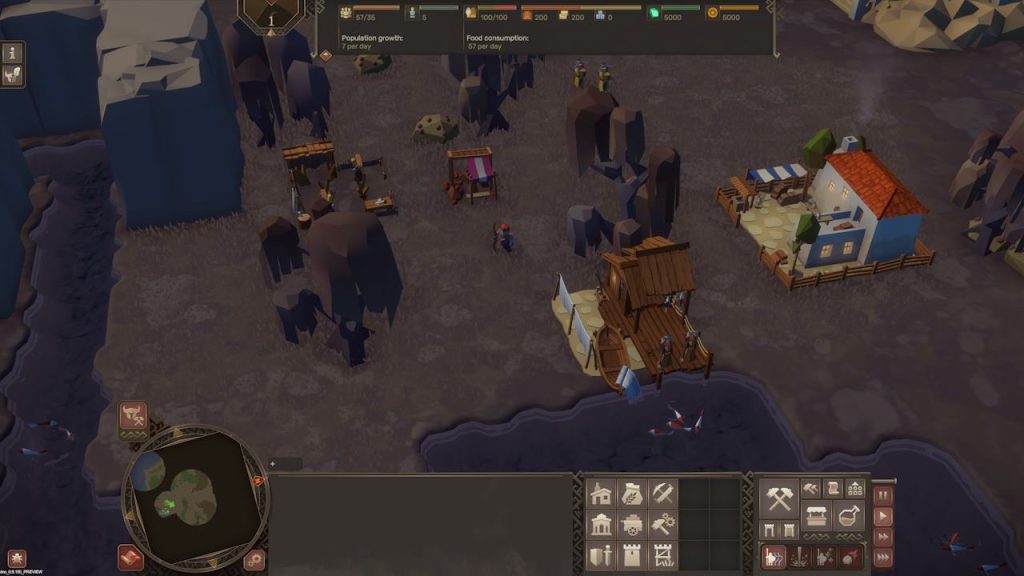Open the potion flask research panel

tap(850, 516)
